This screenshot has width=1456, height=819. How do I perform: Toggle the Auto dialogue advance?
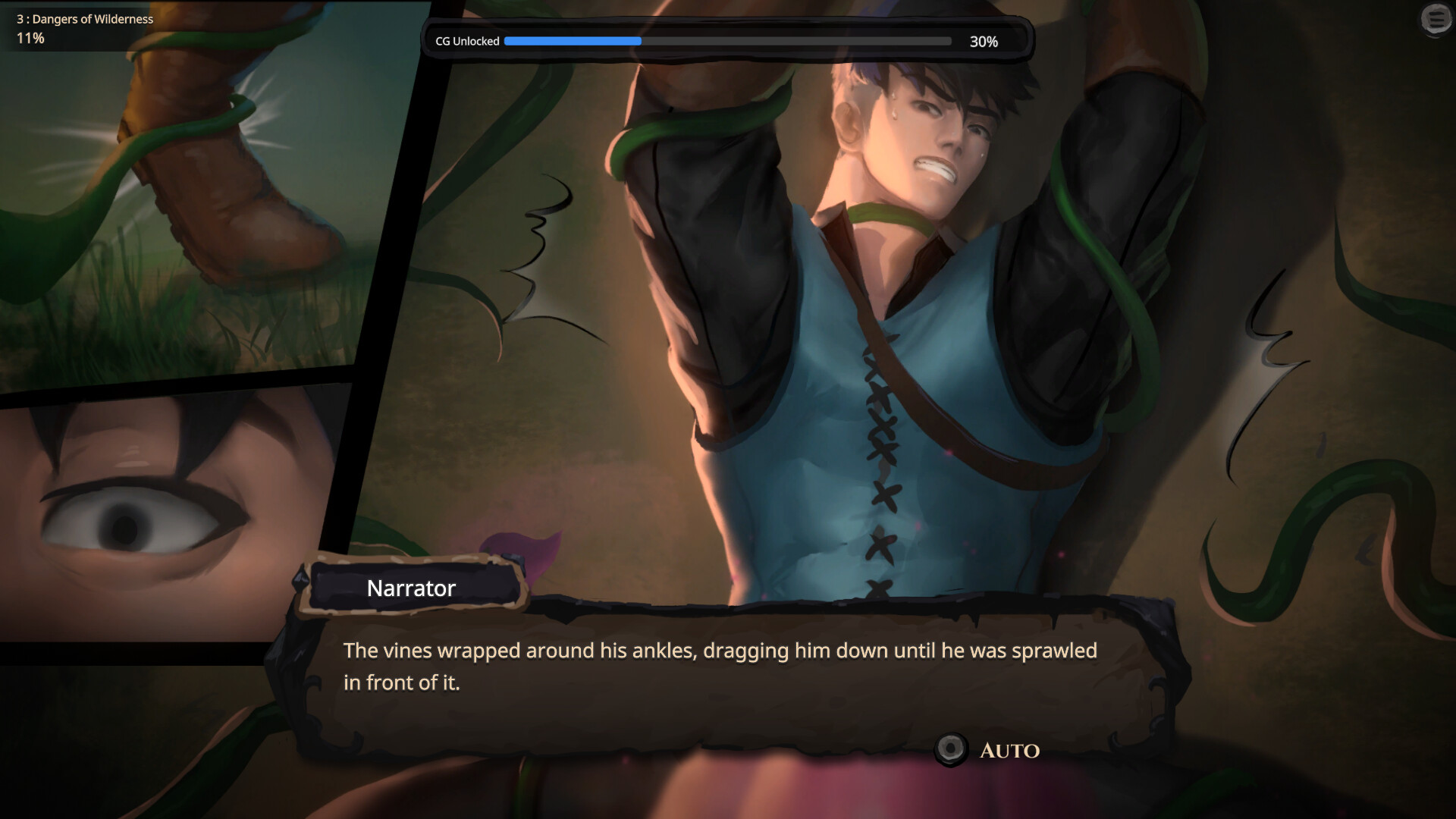951,749
